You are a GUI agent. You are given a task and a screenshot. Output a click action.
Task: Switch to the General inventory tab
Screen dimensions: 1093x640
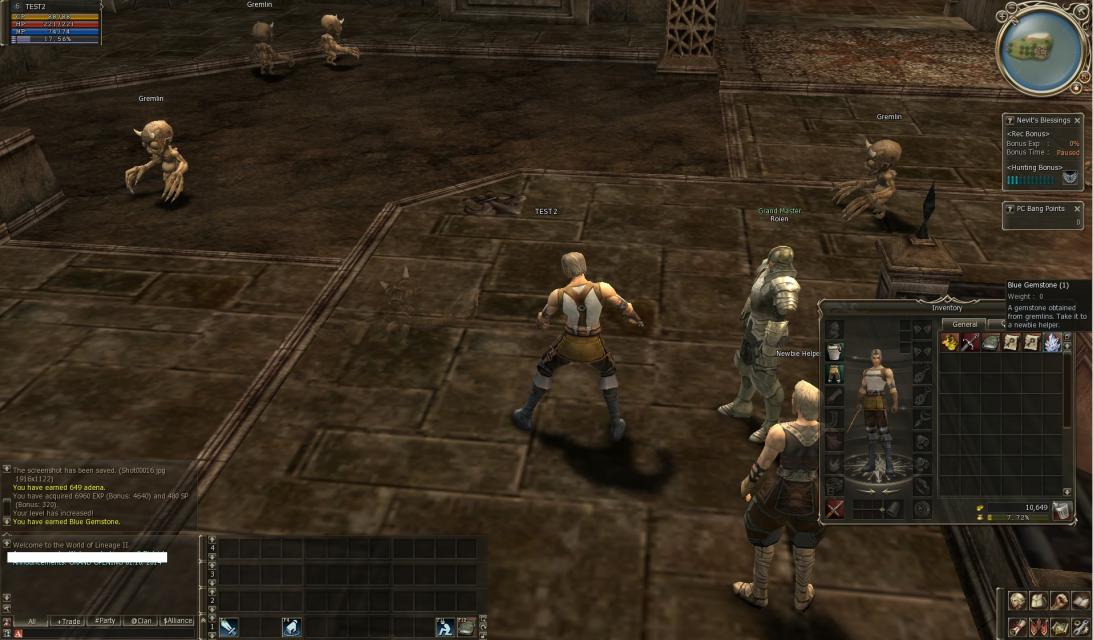(964, 324)
